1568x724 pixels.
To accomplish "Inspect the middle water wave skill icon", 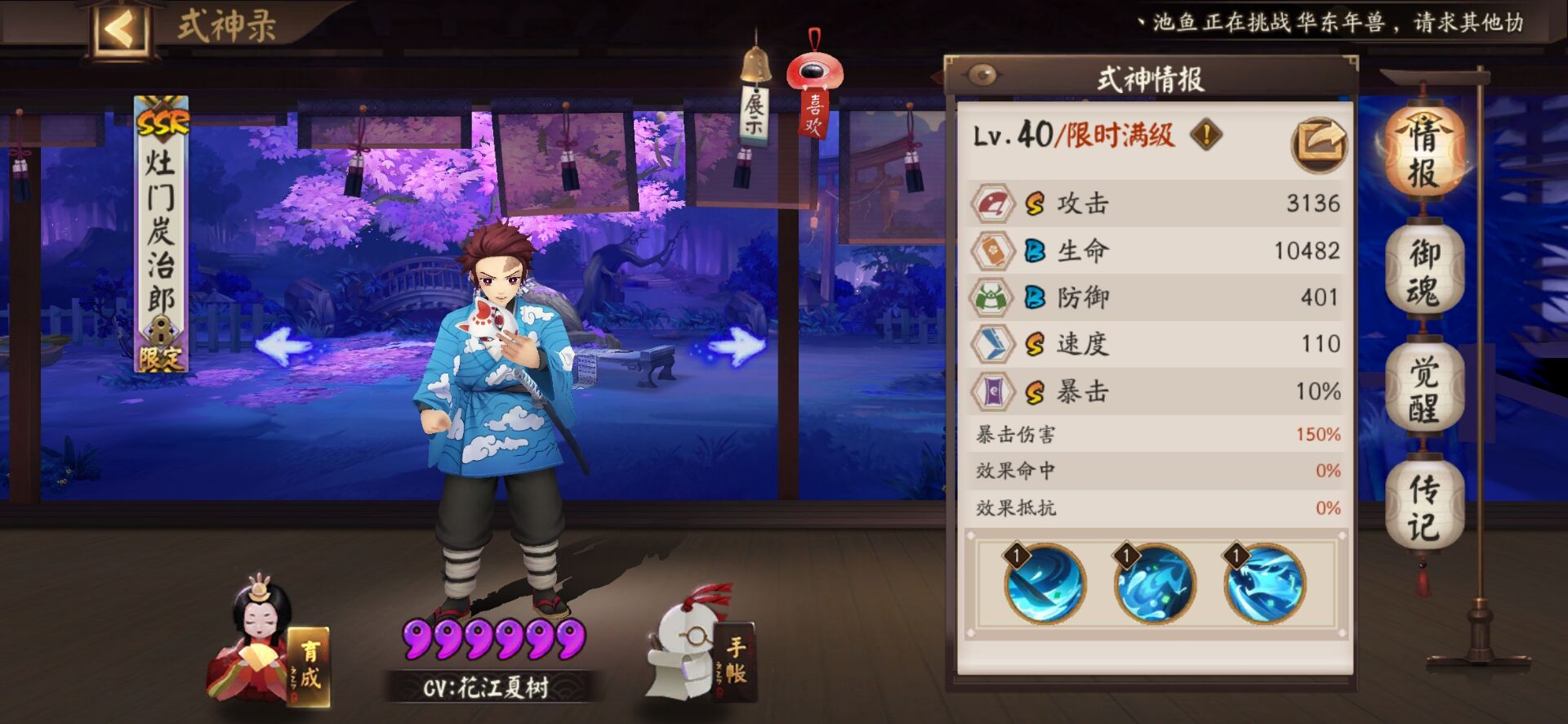I will click(x=1154, y=583).
